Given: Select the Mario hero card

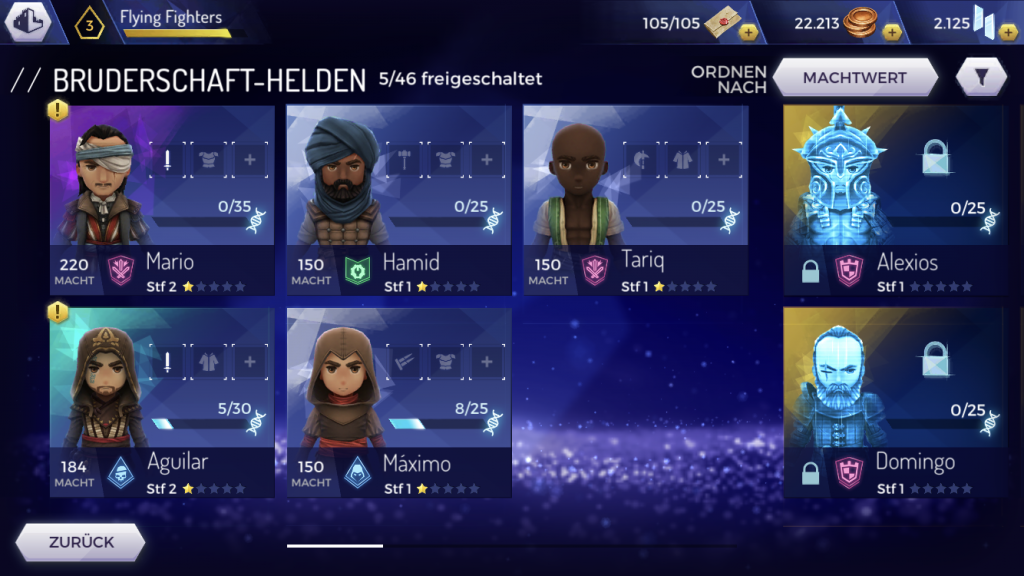Looking at the screenshot, I should (162, 199).
